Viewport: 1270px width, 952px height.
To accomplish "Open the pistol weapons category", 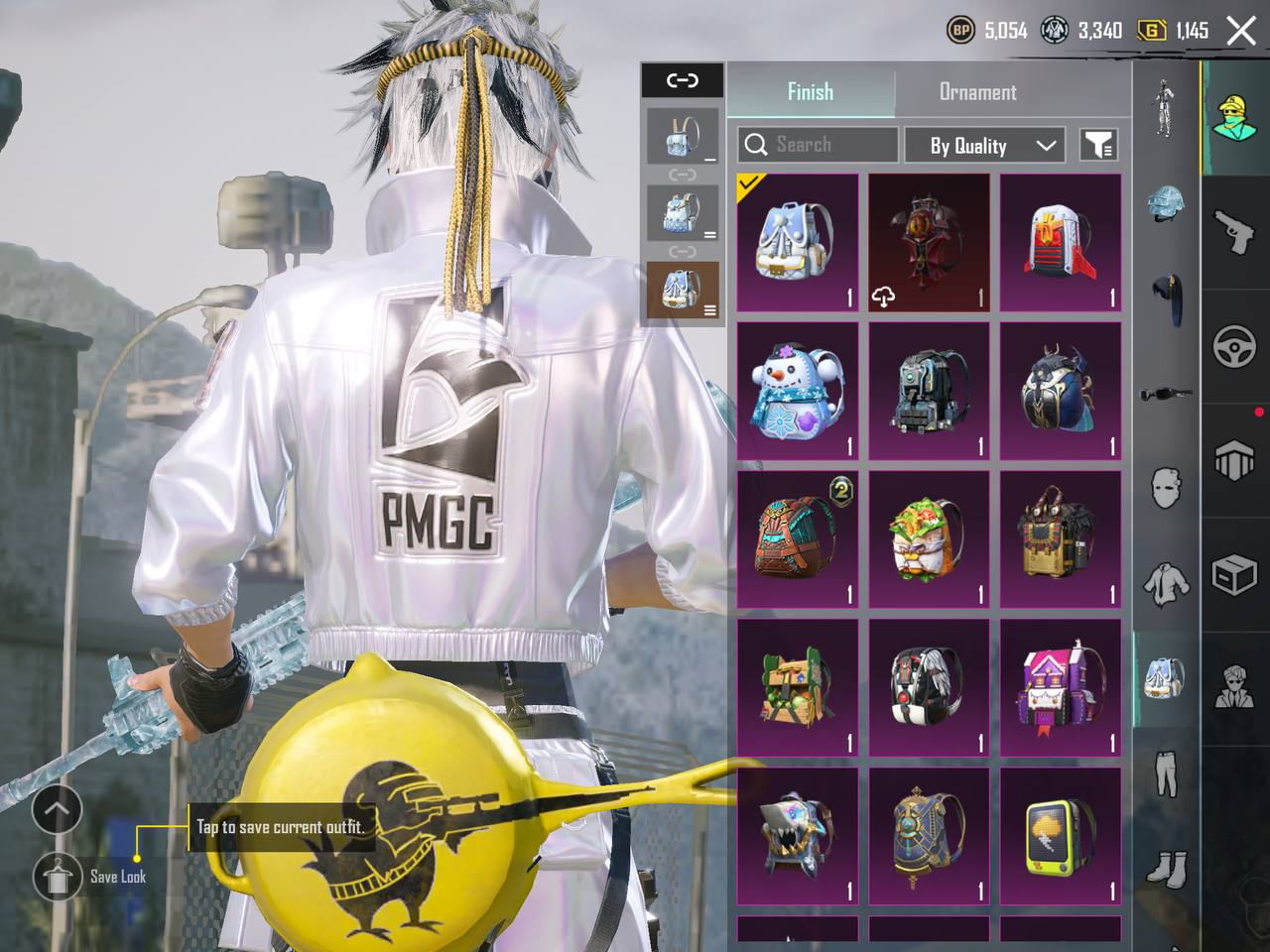I will tap(1235, 230).
